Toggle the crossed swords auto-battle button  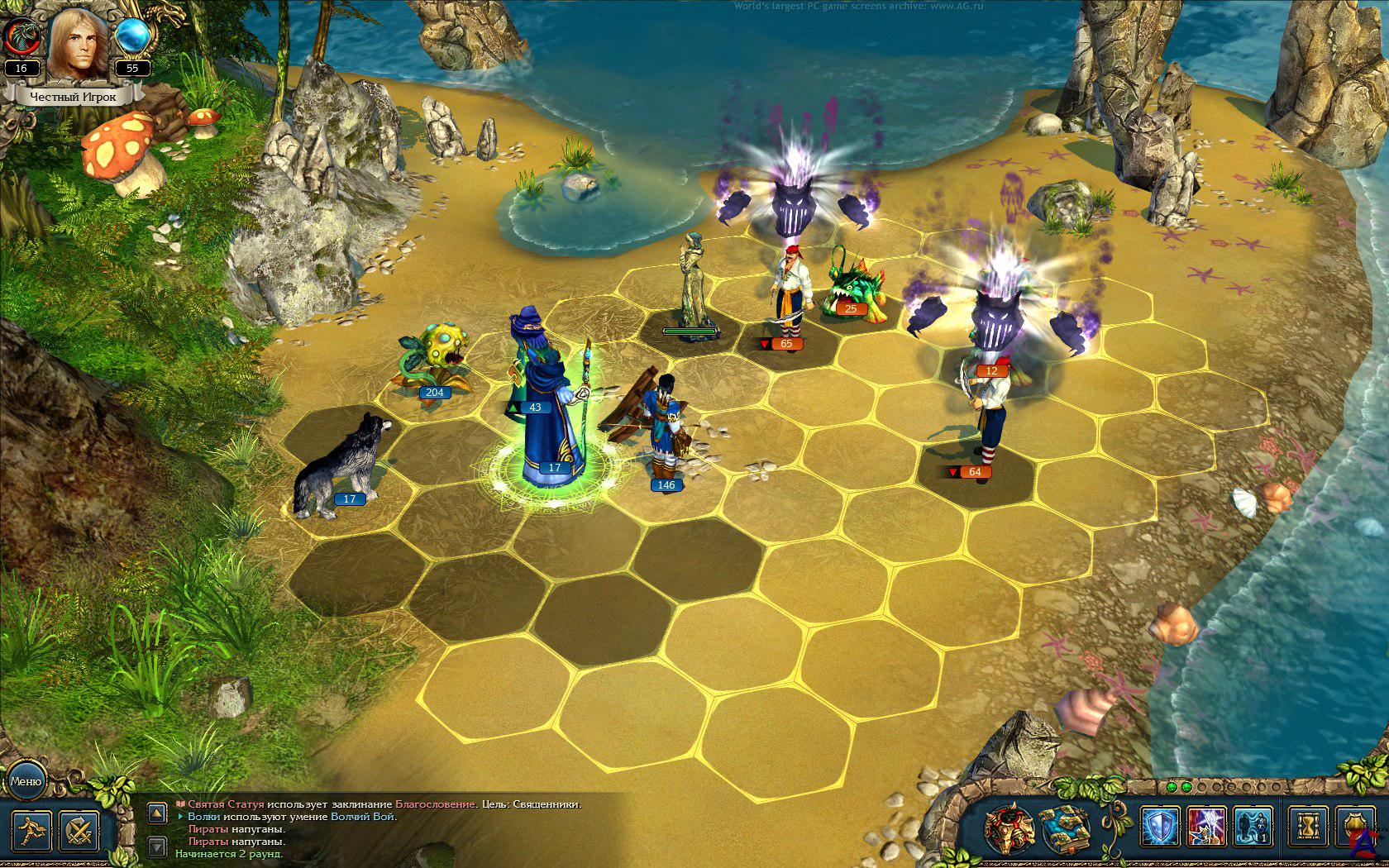(x=80, y=830)
